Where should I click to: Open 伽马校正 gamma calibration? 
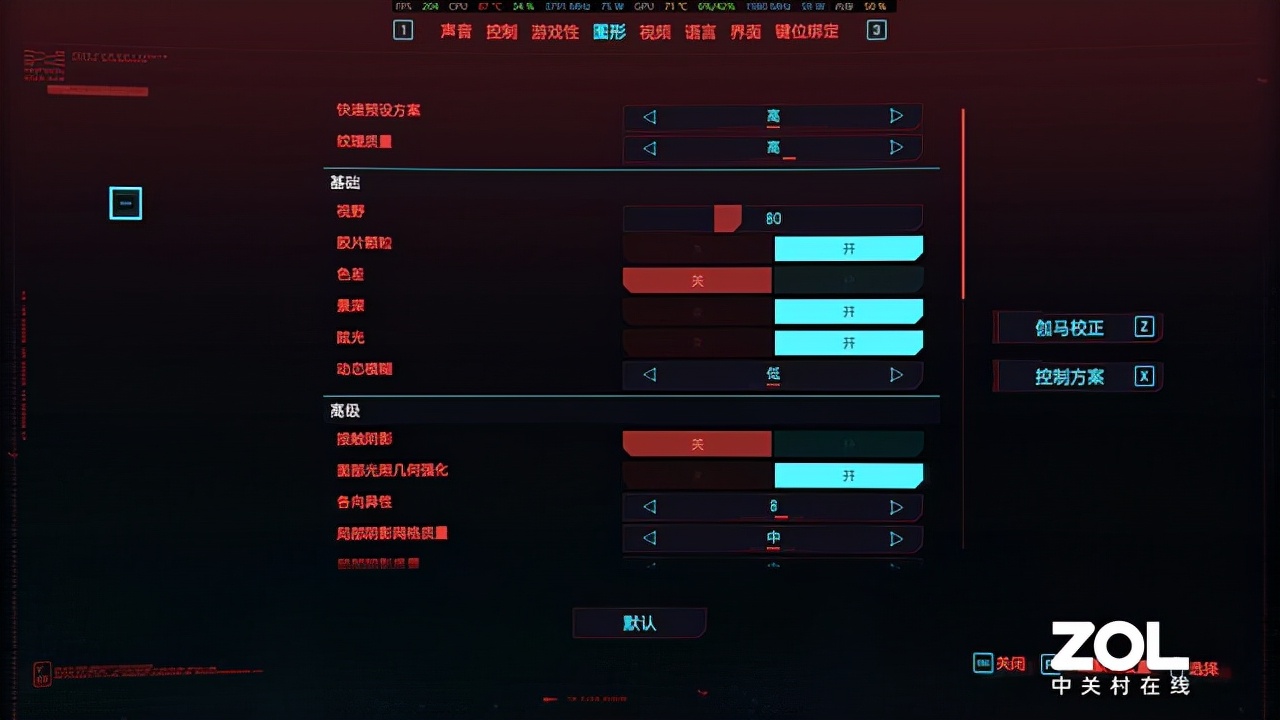pos(1077,328)
